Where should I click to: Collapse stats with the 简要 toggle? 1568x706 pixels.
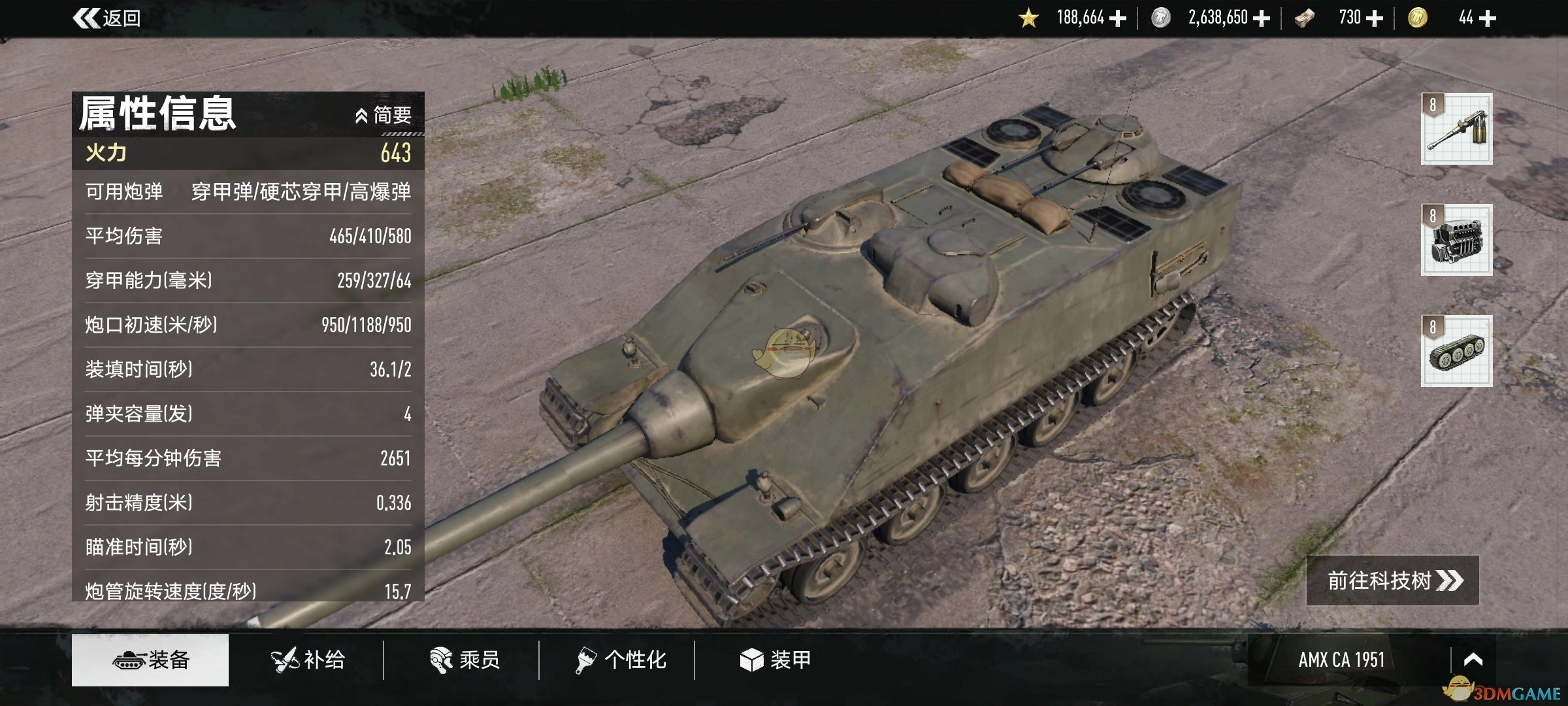[384, 116]
